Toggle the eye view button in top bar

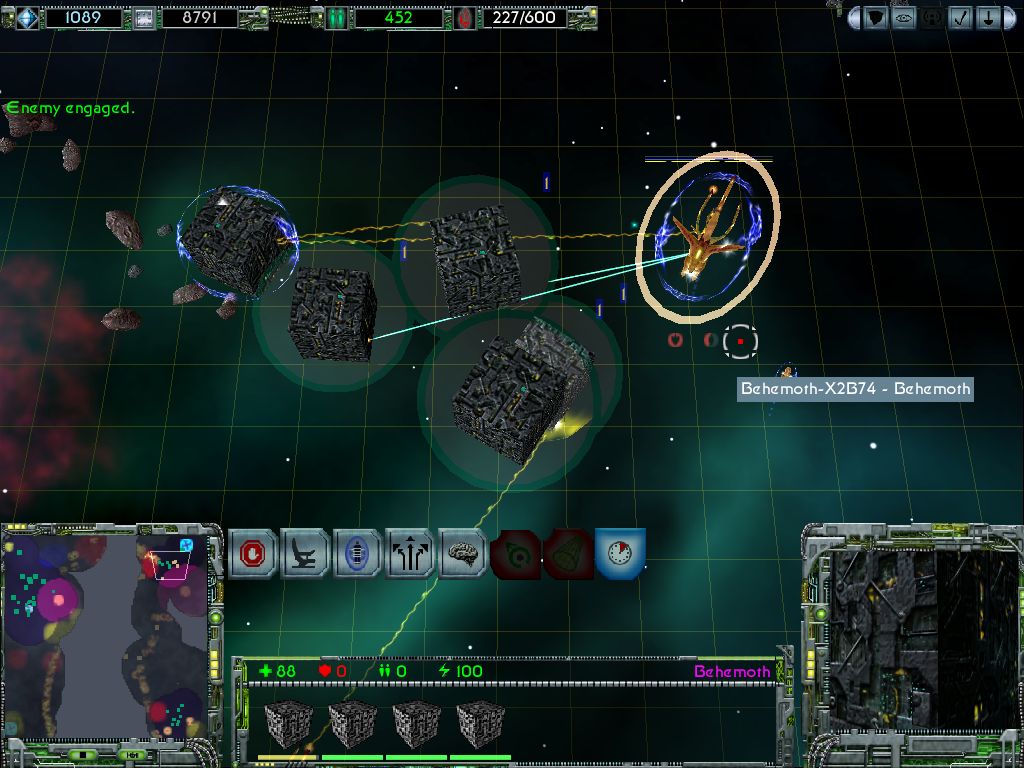click(x=904, y=18)
